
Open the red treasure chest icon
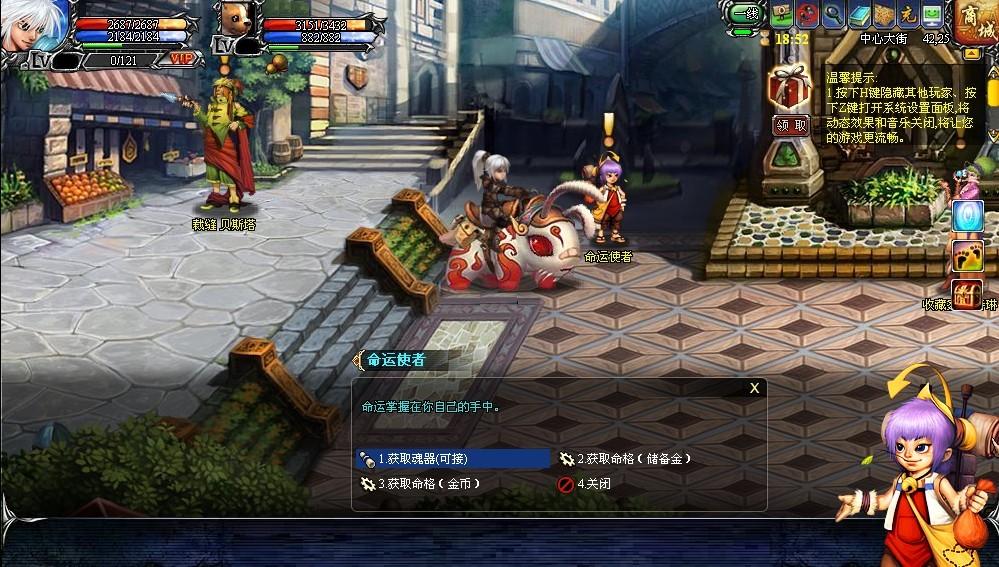pyautogui.click(x=966, y=294)
